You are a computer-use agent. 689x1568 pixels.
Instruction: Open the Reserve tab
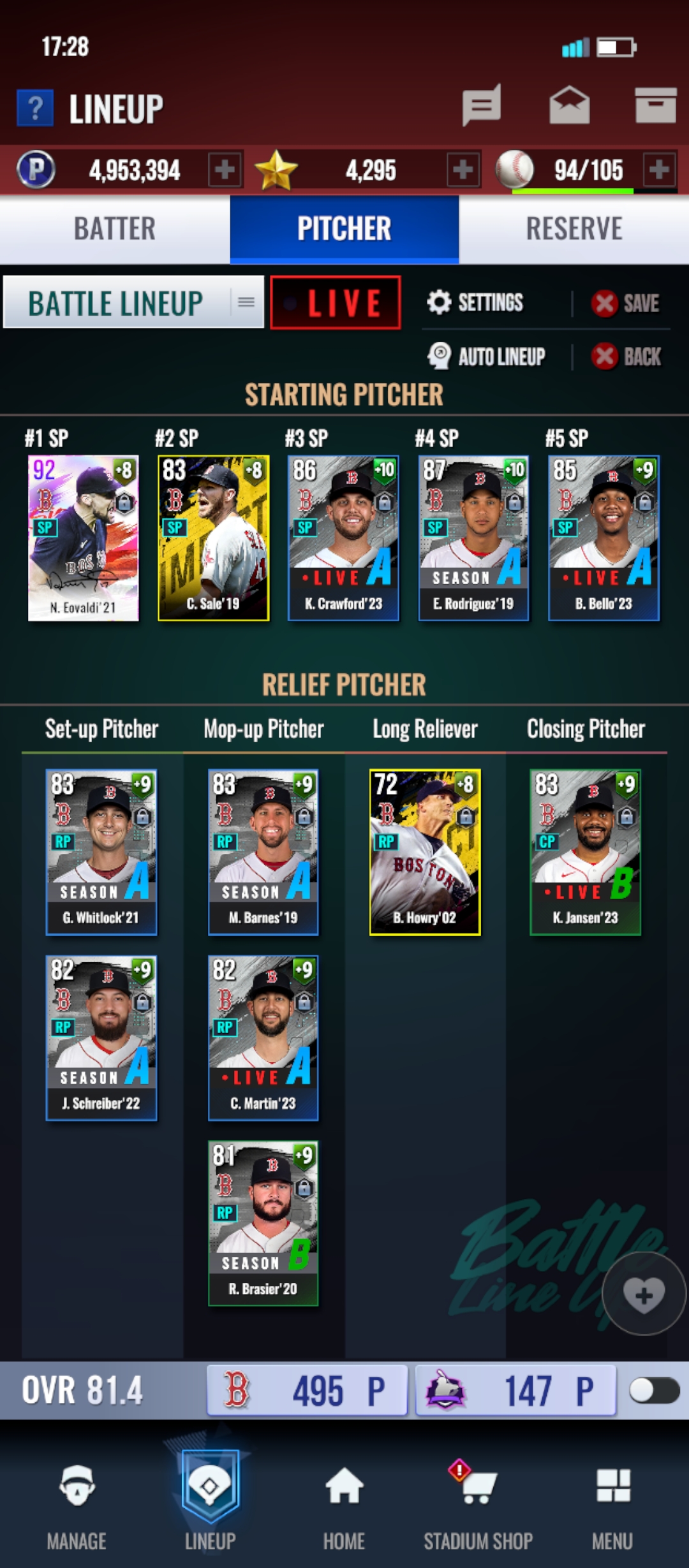tap(574, 229)
